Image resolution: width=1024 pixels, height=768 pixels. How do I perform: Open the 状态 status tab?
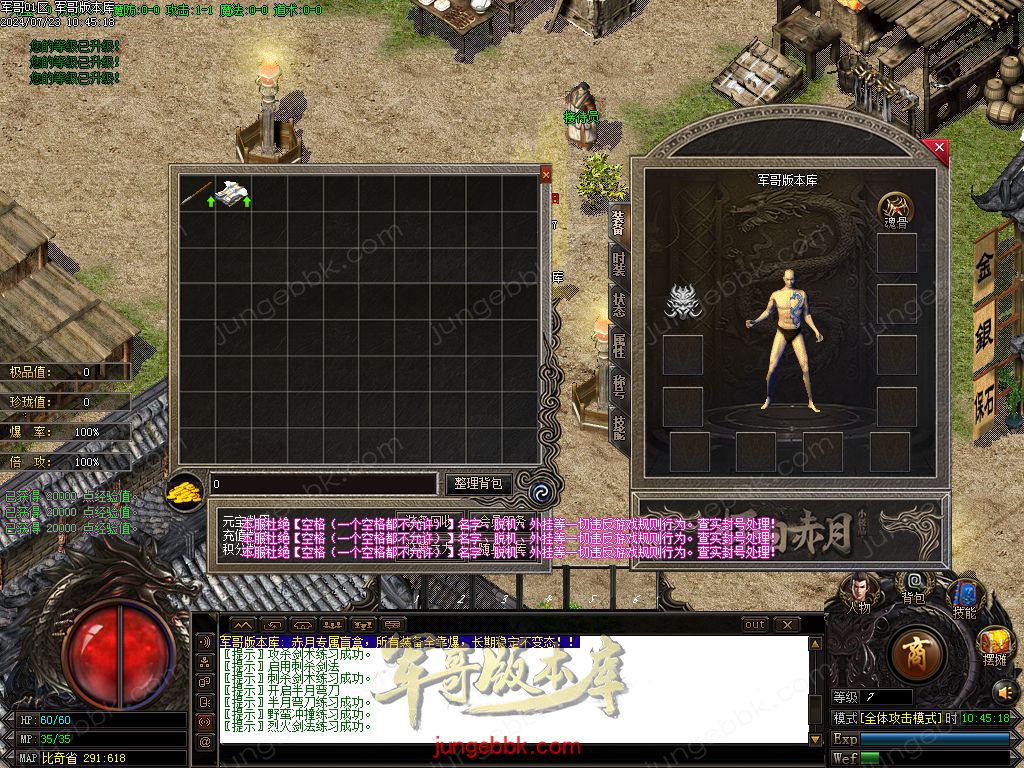619,305
